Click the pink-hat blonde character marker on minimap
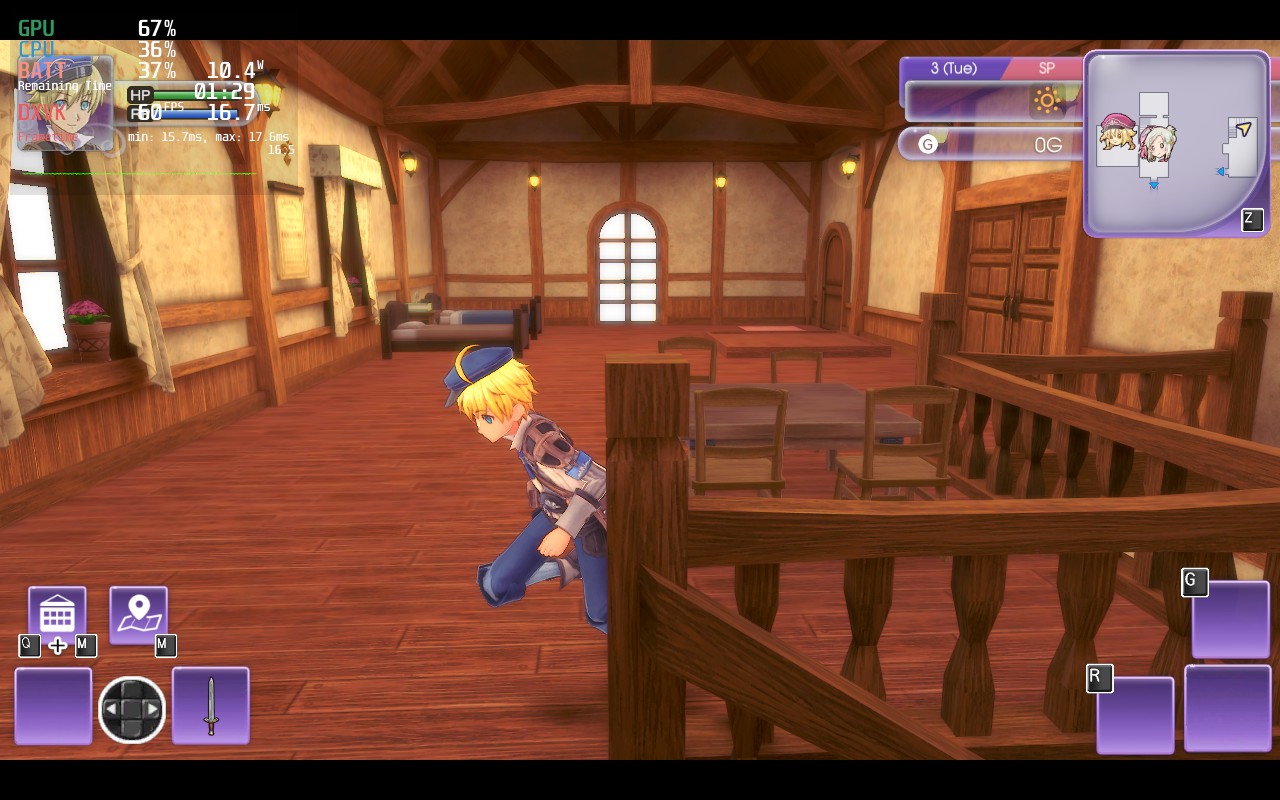1280x800 pixels. point(1117,133)
